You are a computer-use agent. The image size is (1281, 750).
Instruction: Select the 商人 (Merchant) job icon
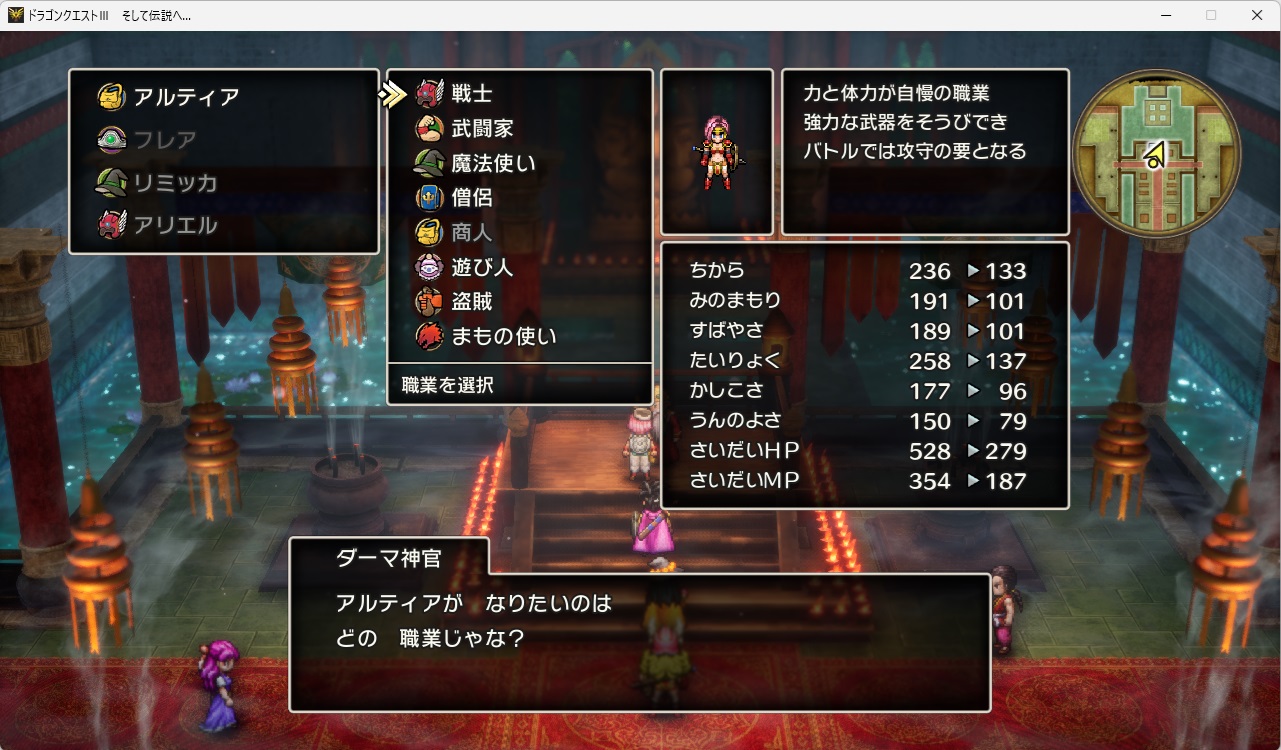tap(430, 232)
